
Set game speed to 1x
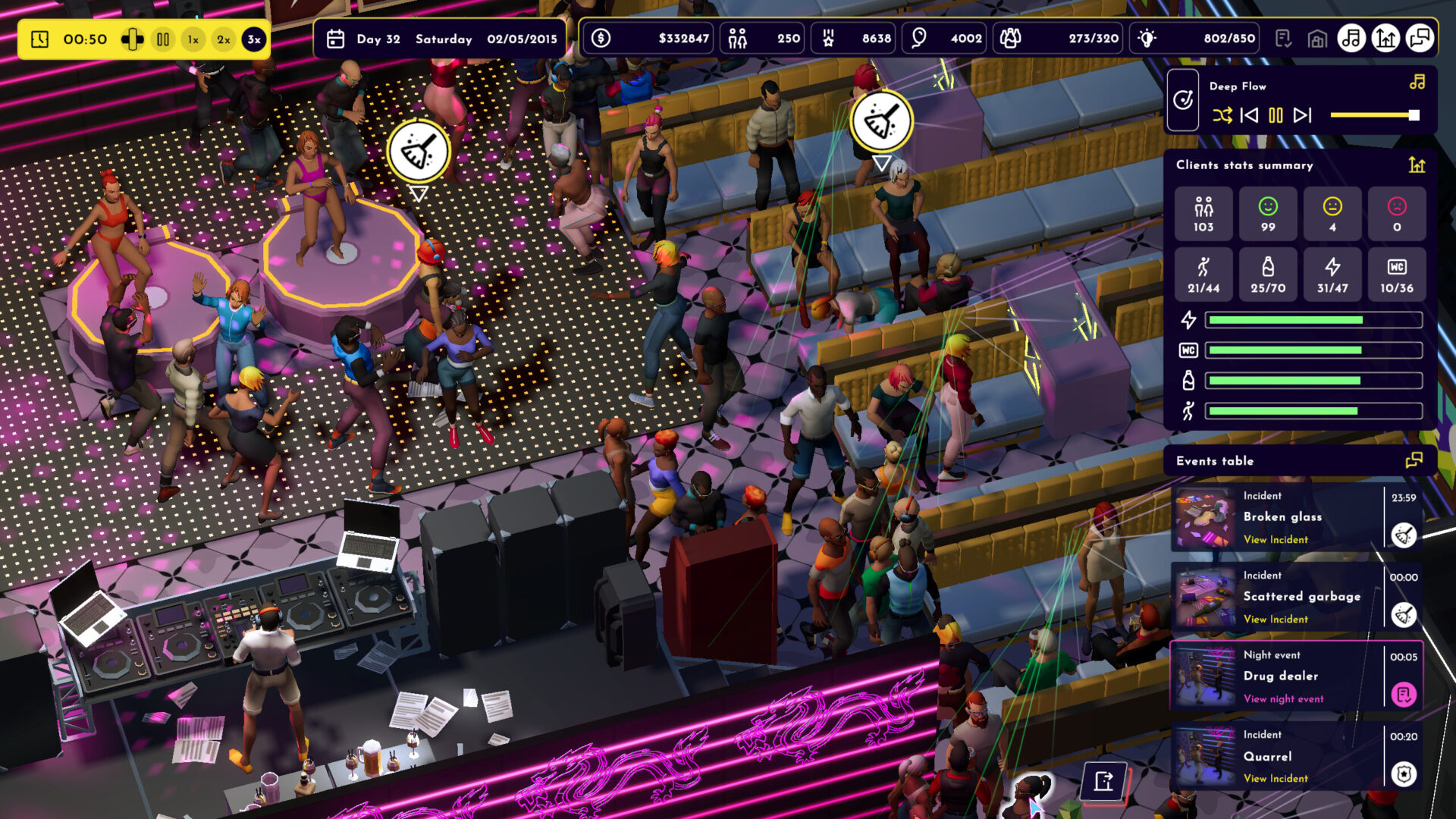point(193,39)
